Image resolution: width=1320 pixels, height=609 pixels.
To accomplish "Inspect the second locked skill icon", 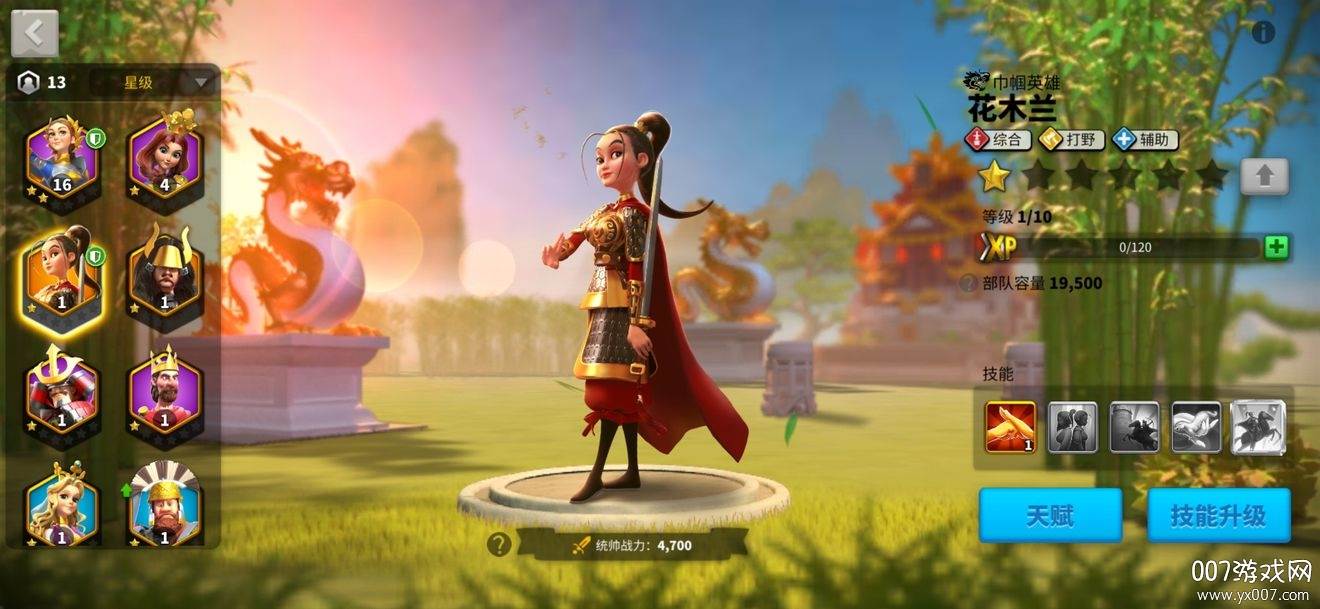I will tap(1072, 427).
